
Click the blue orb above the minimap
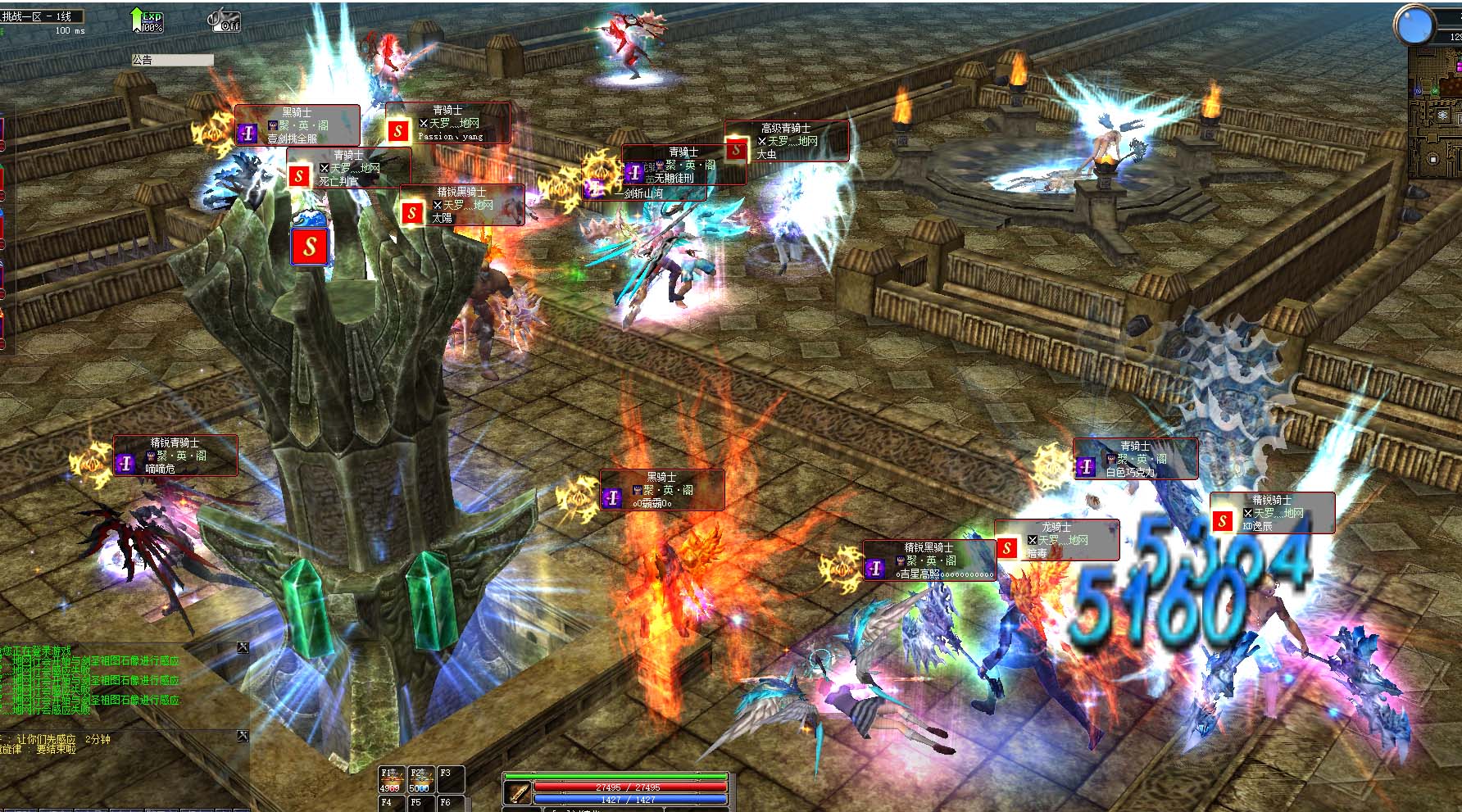pos(1414,25)
